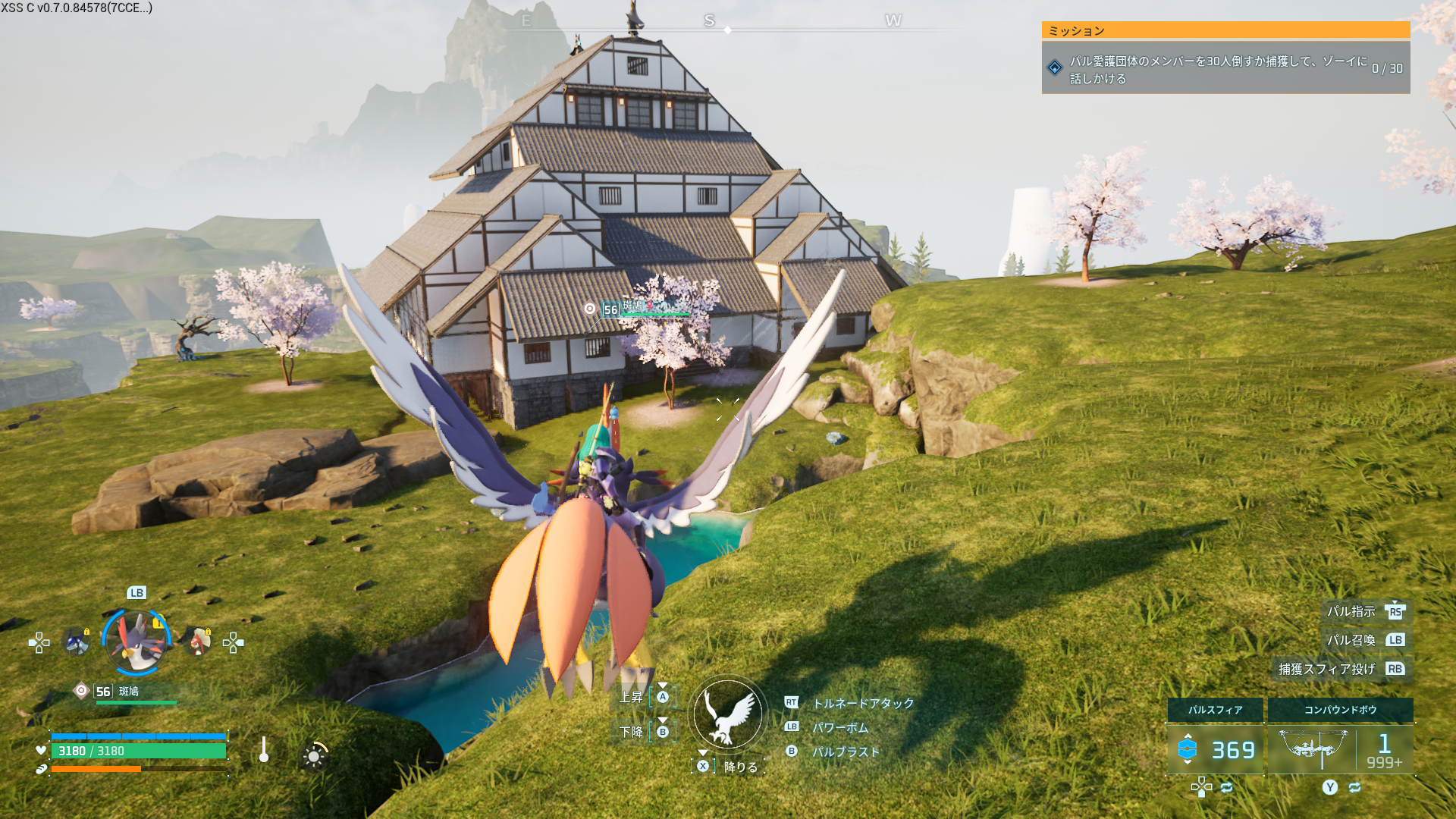Click the 上昇 ascend label

pos(631,697)
